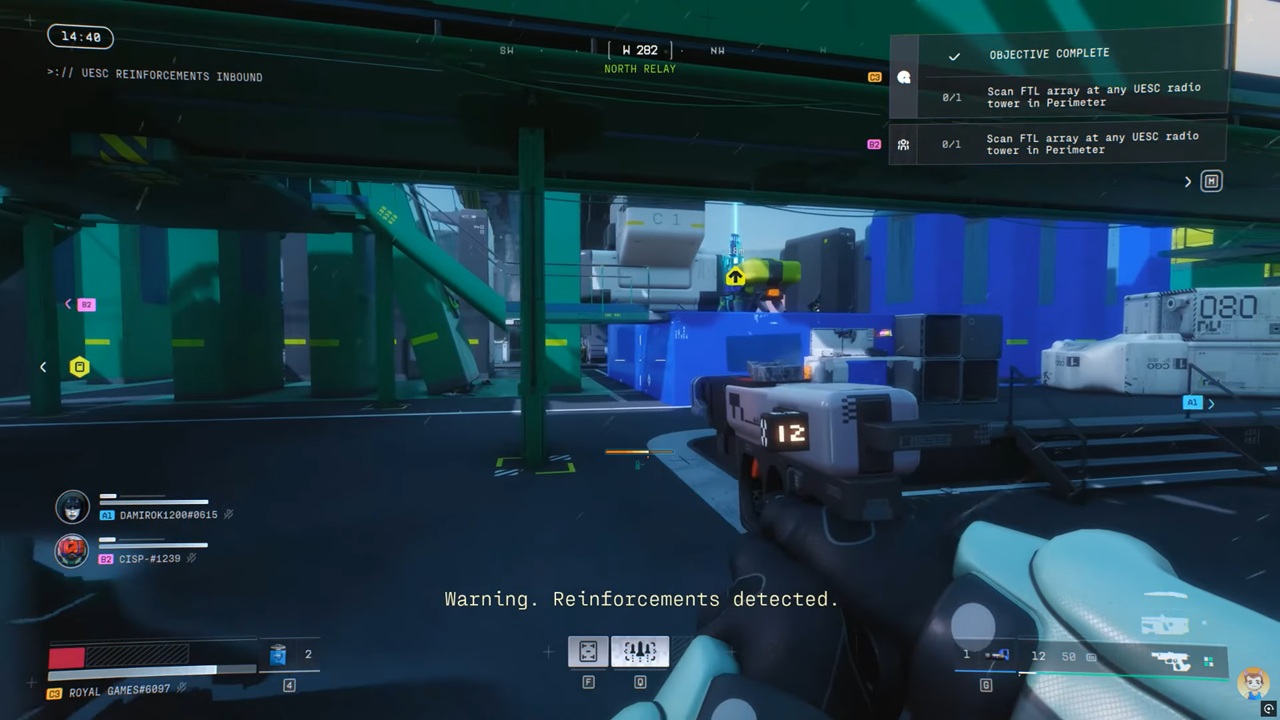Click CISP teammate portrait

[x=72, y=551]
